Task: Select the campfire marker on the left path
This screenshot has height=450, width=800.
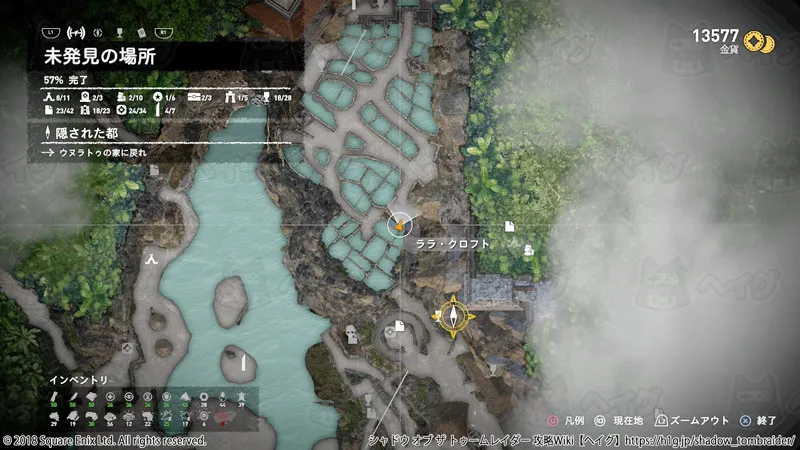Action: pyautogui.click(x=151, y=259)
